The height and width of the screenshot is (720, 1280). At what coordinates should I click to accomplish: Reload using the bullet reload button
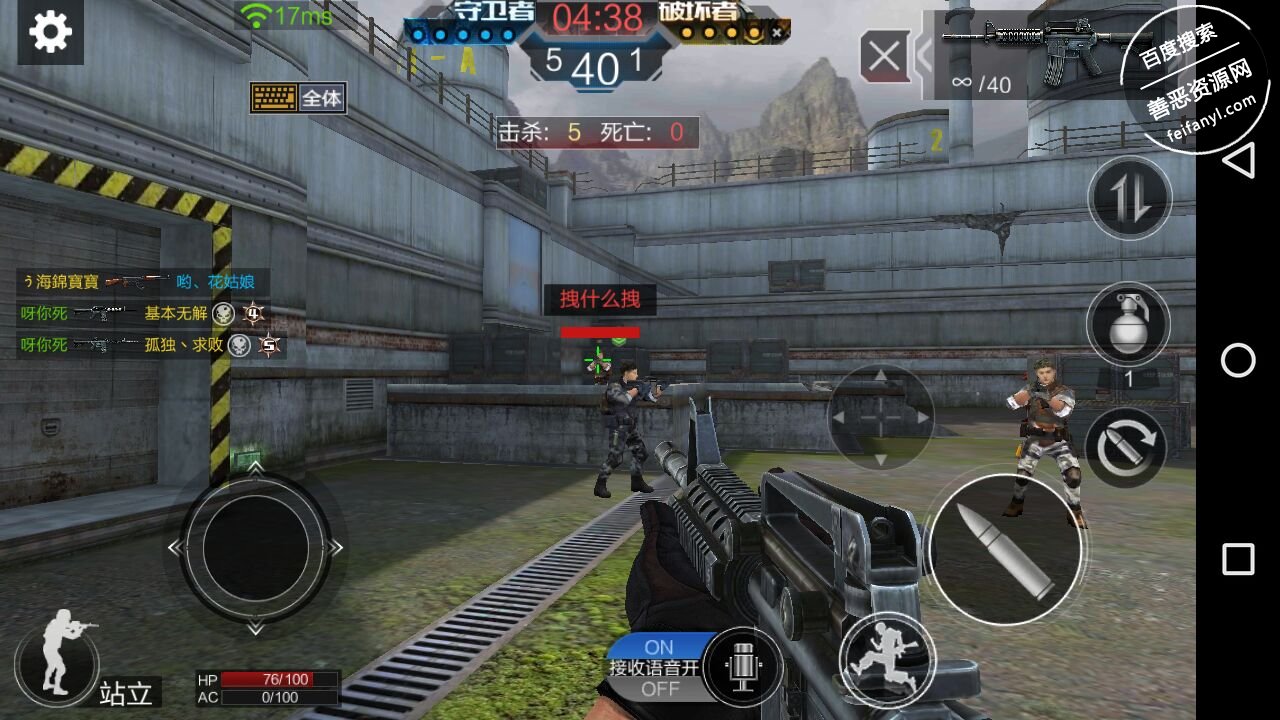[1125, 447]
